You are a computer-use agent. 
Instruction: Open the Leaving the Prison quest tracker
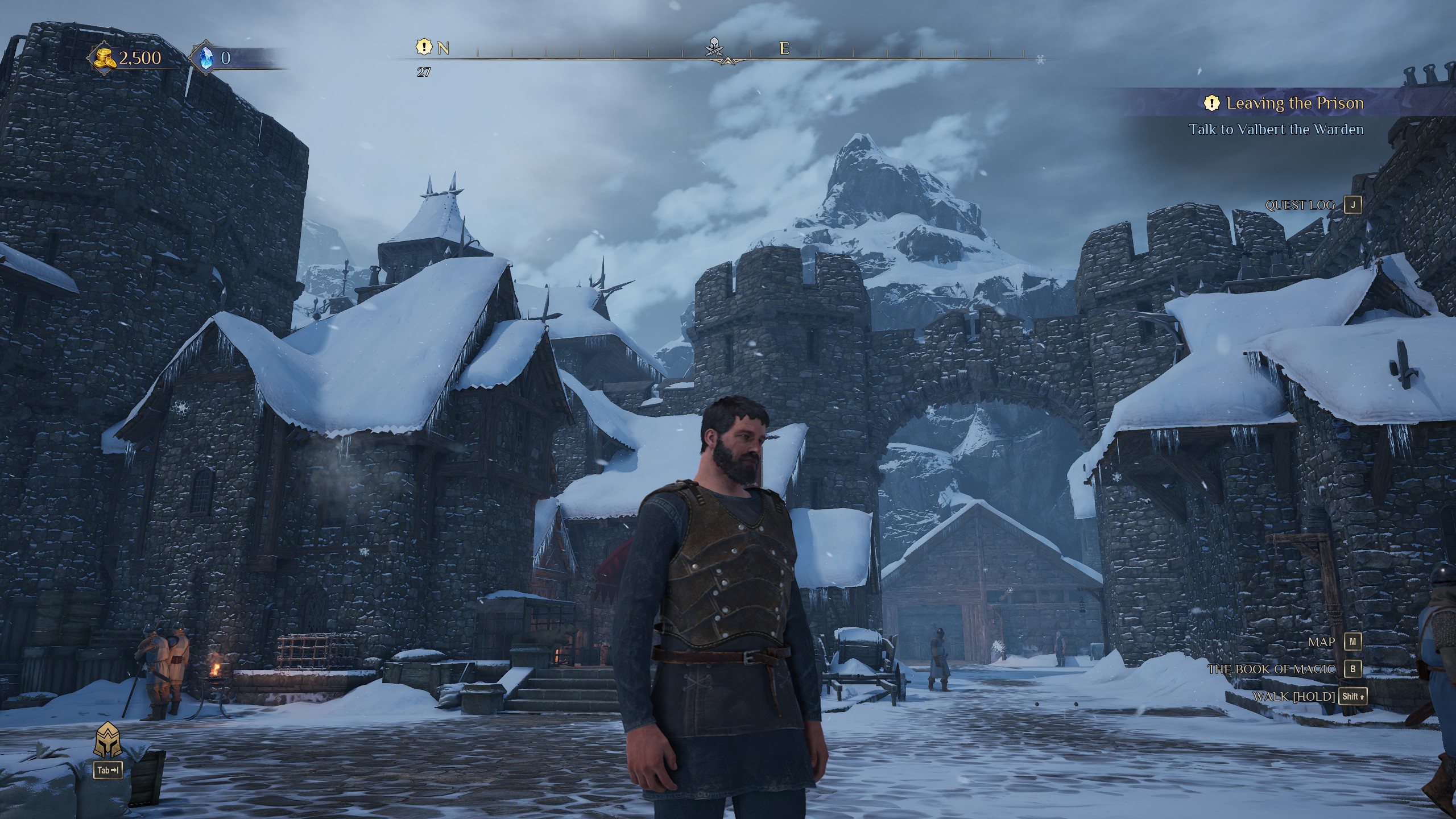pos(1294,104)
